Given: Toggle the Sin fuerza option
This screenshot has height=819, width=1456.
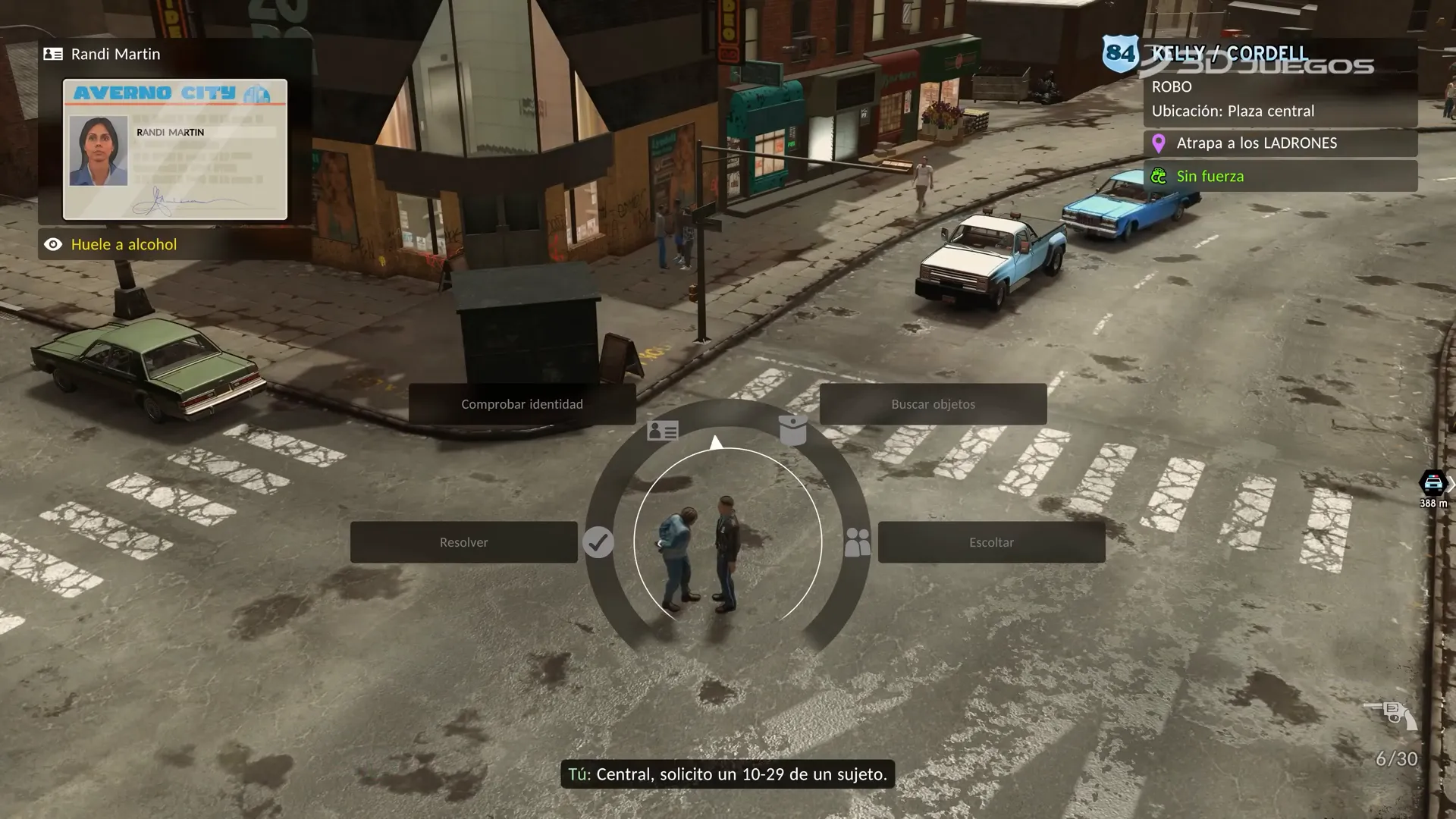Looking at the screenshot, I should [x=1210, y=175].
